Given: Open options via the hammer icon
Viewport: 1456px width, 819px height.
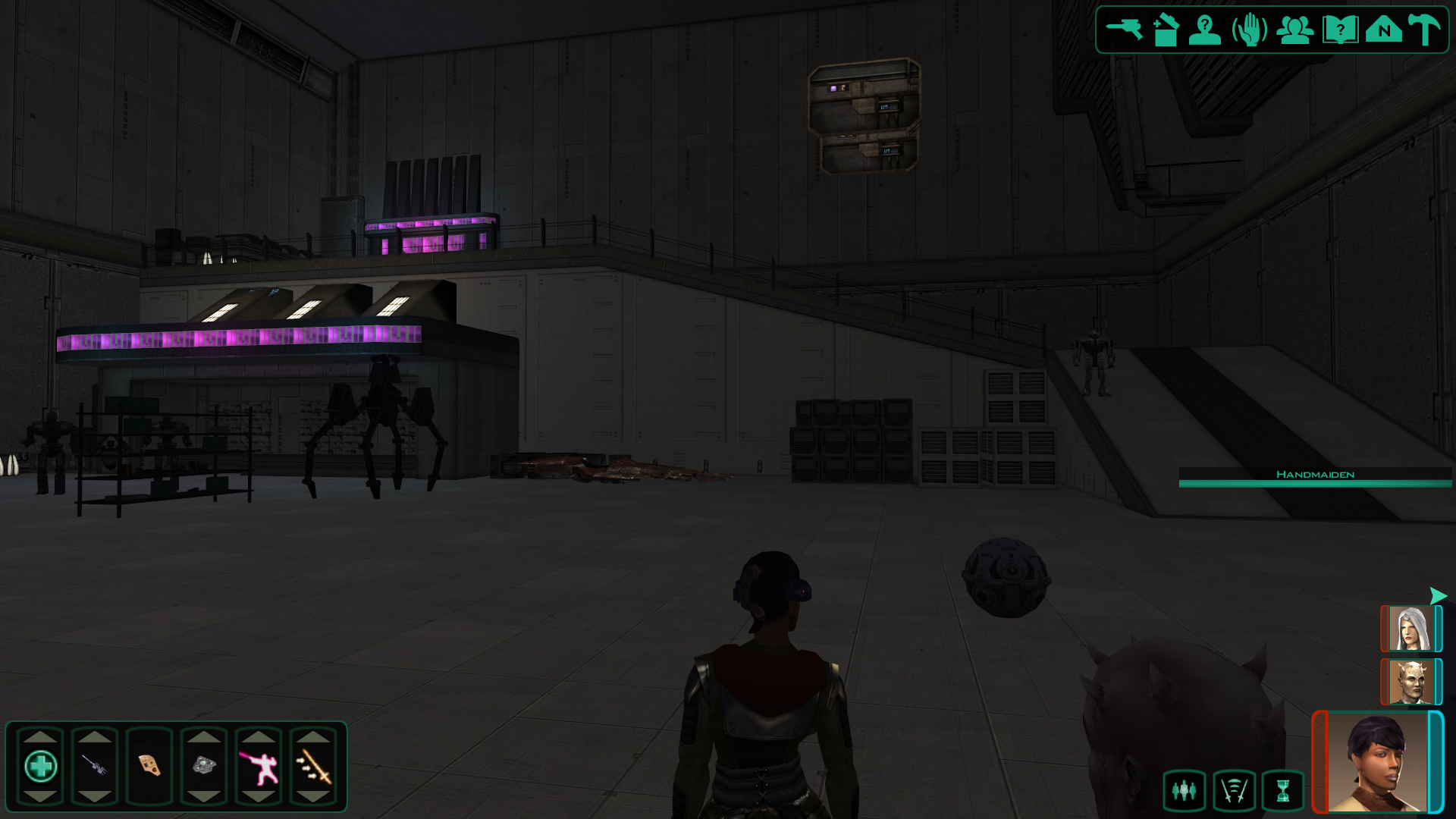Looking at the screenshot, I should click(x=1424, y=30).
